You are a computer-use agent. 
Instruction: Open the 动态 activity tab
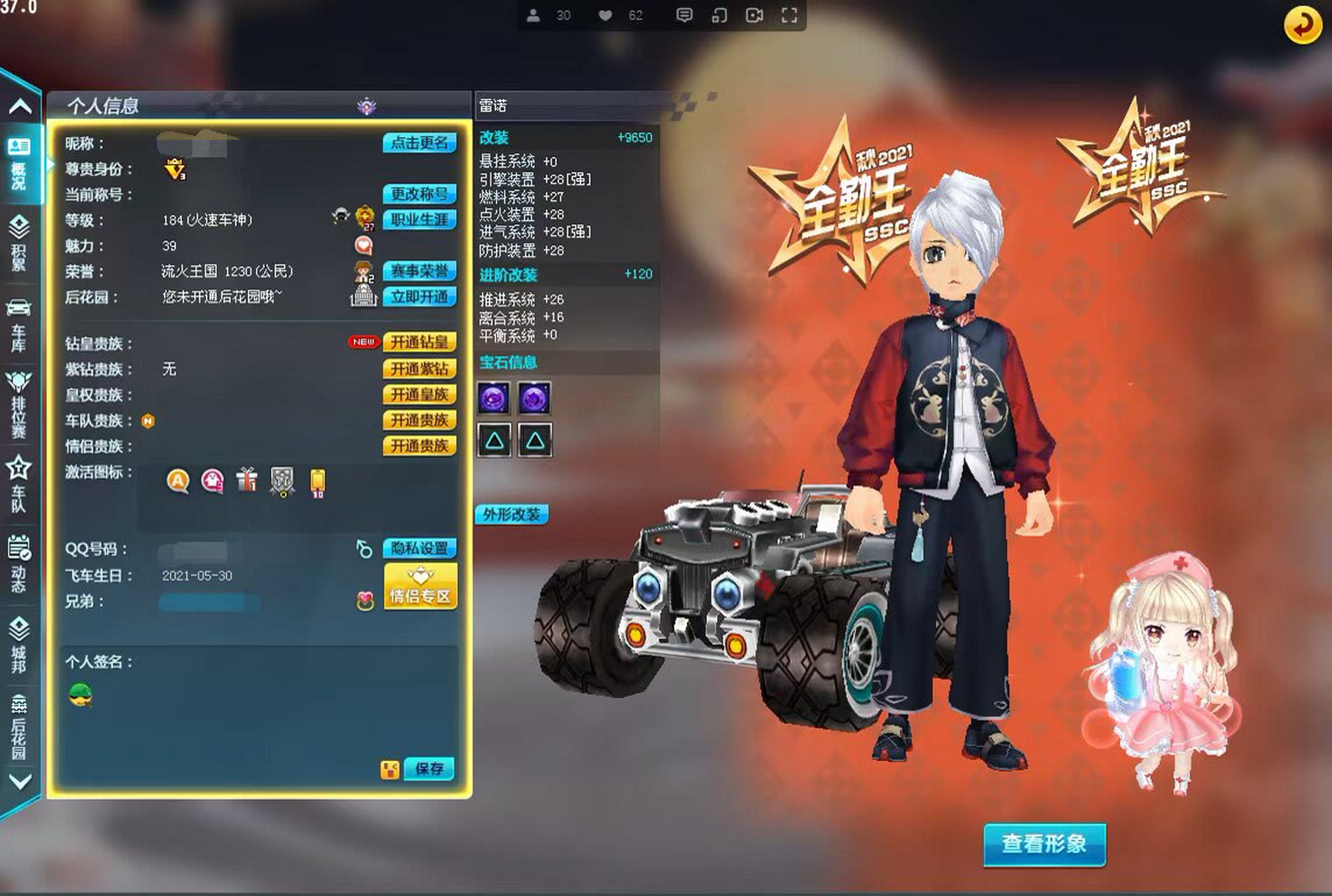(x=19, y=564)
